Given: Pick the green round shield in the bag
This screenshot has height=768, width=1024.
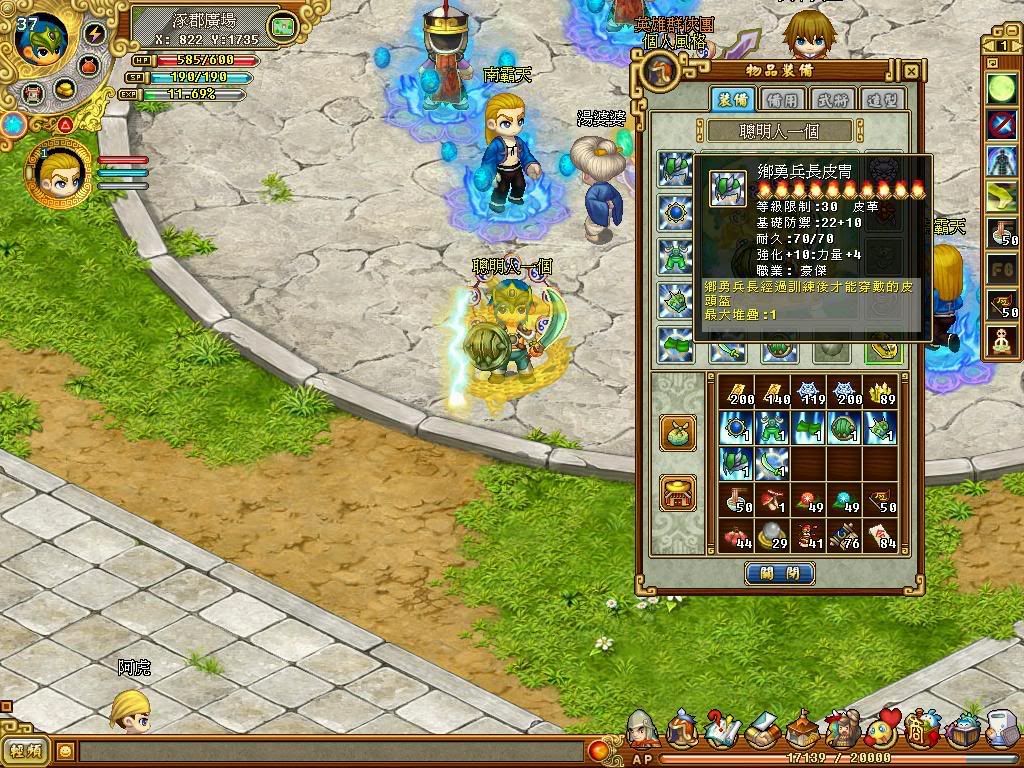Looking at the screenshot, I should [845, 428].
